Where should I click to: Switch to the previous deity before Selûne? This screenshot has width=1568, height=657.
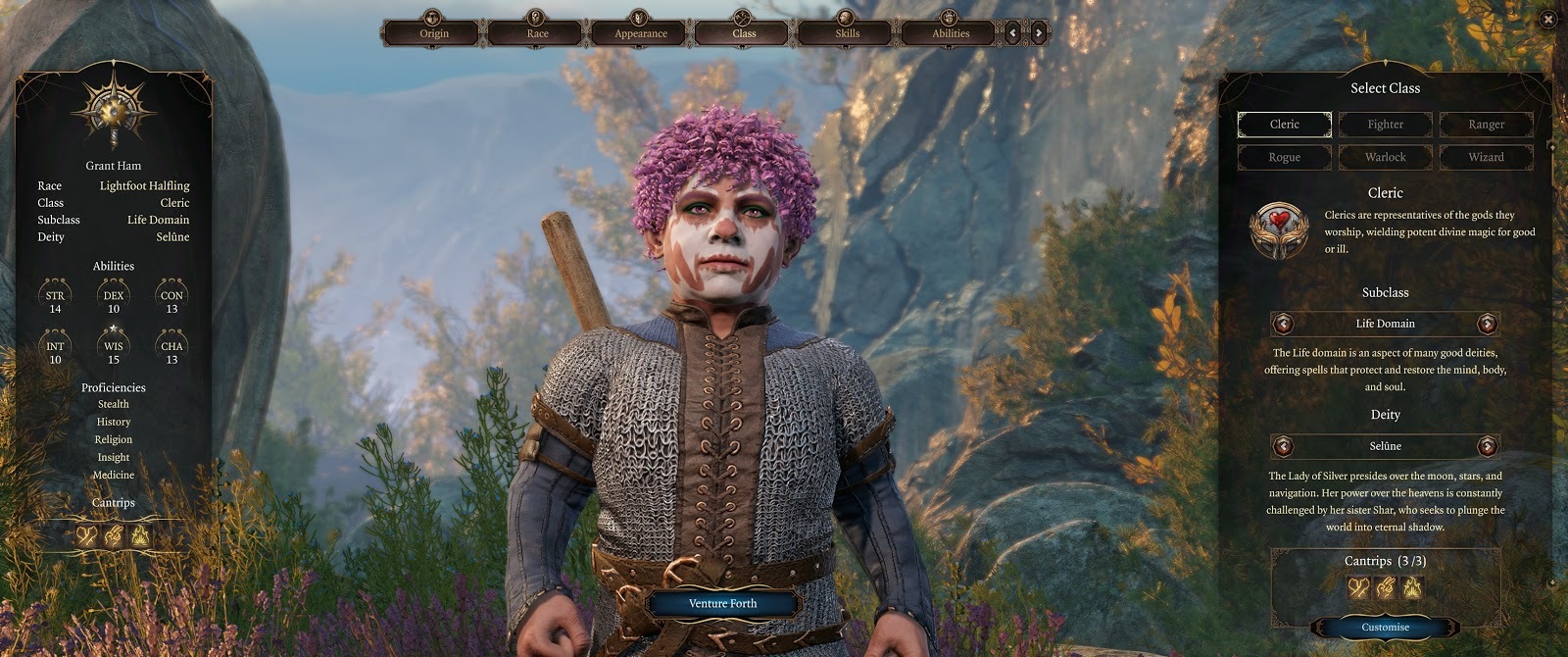(x=1283, y=446)
